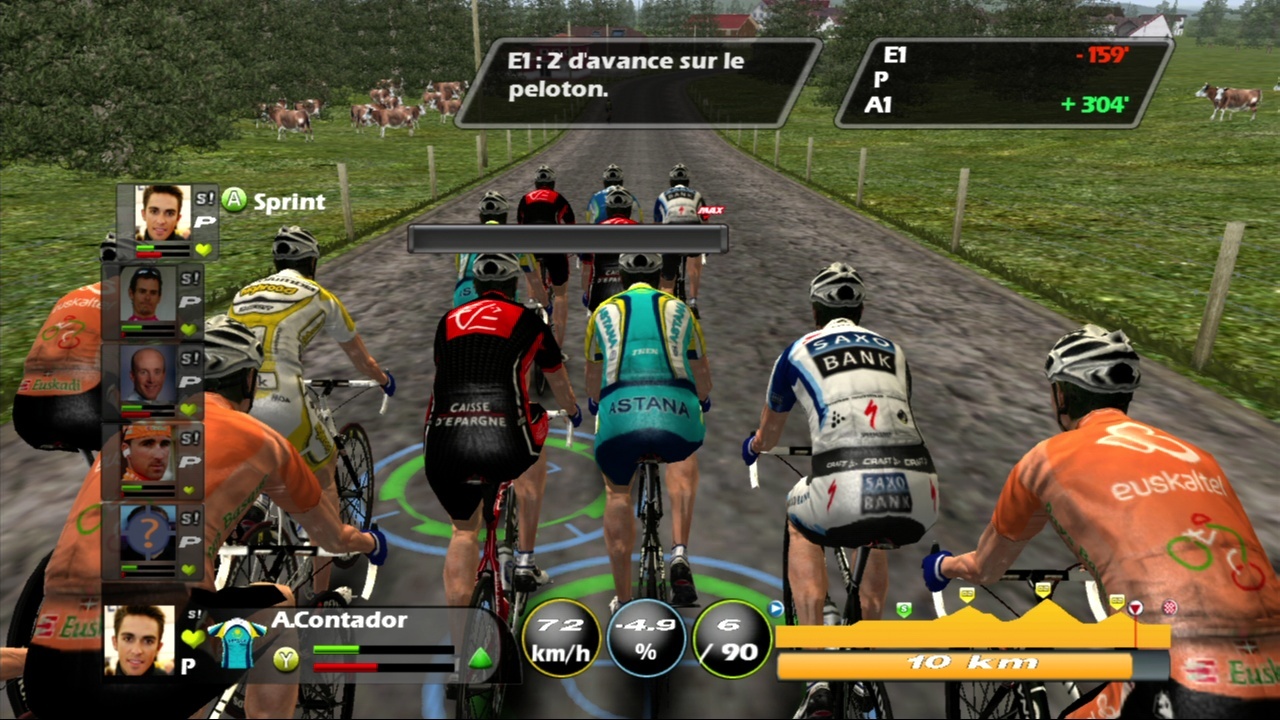
Task: Select the question-mark teammate portrait
Action: pyautogui.click(x=147, y=531)
